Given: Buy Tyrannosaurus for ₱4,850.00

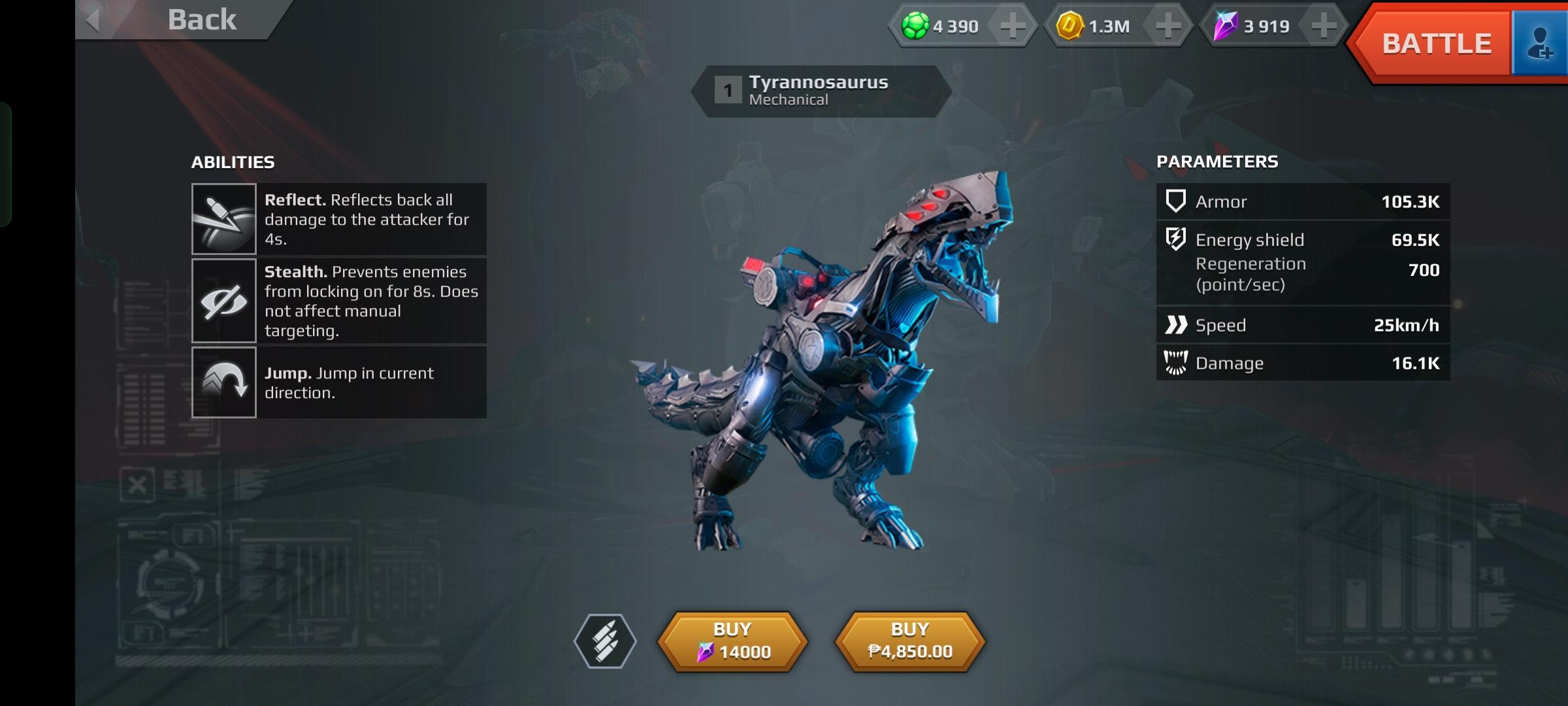Looking at the screenshot, I should [x=910, y=641].
